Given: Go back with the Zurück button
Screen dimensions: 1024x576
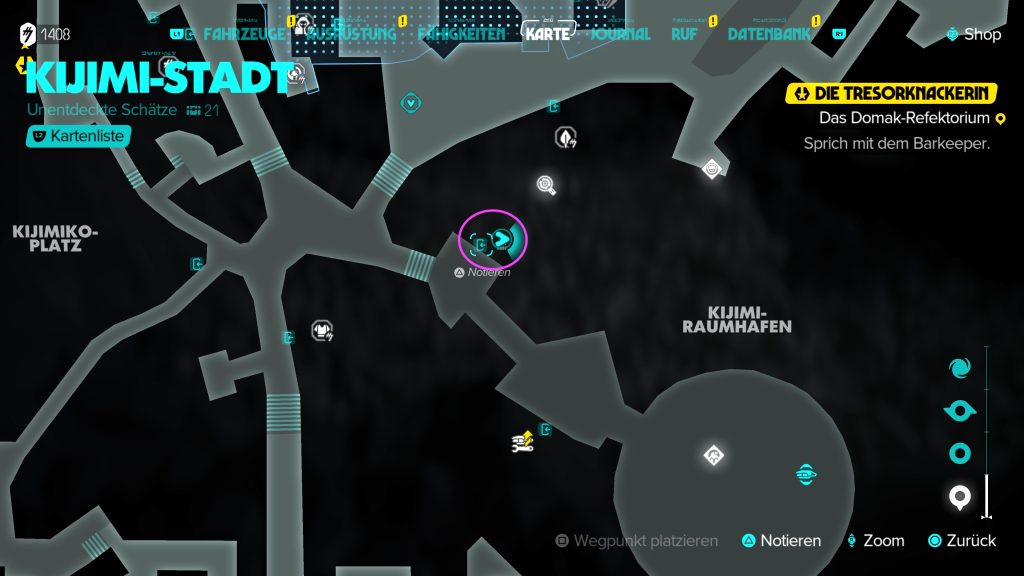Looking at the screenshot, I should pyautogui.click(x=962, y=541).
